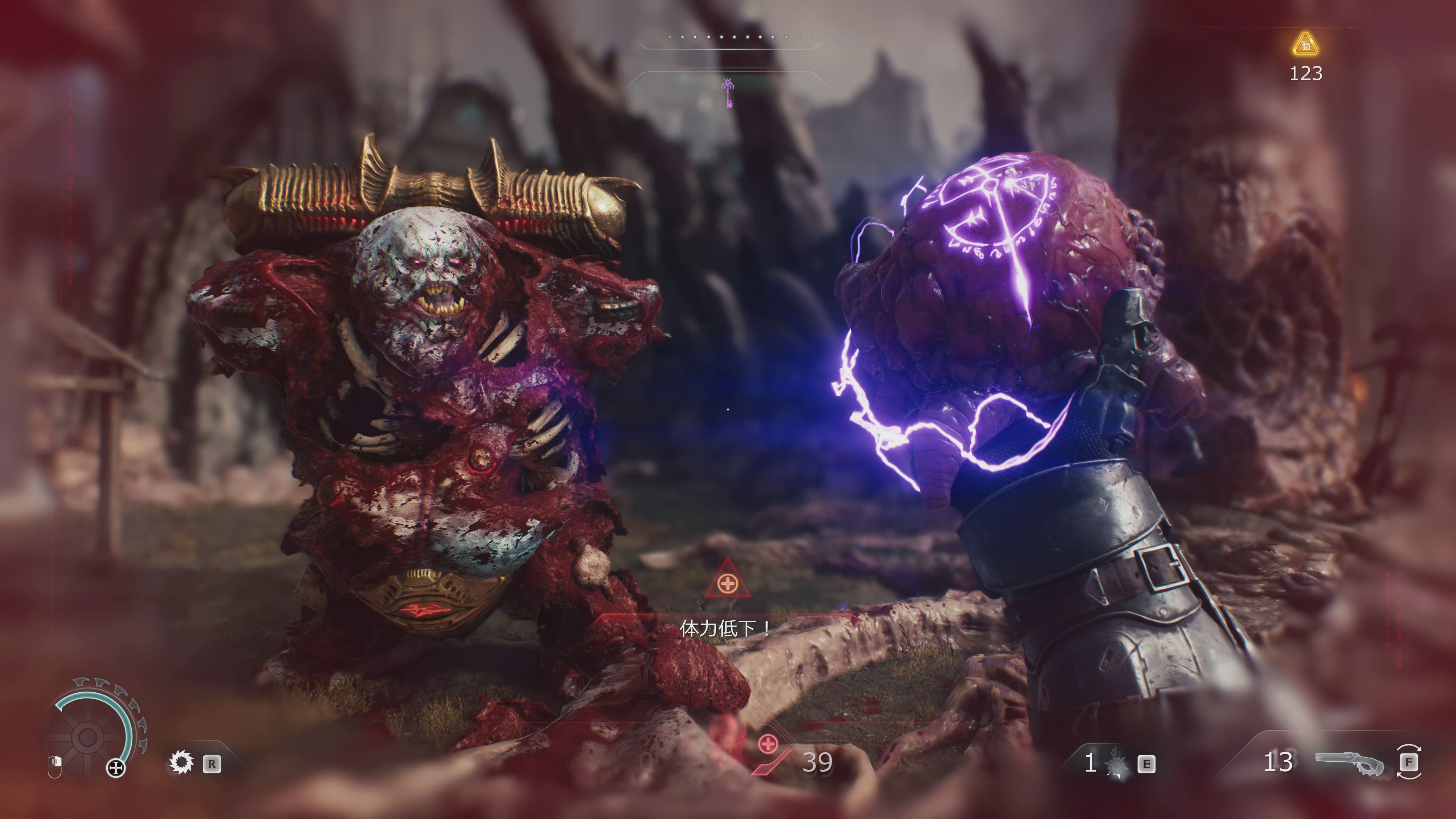Screen dimensions: 1456x819
Task: Click the gold triangle currency icon
Action: 1305,44
